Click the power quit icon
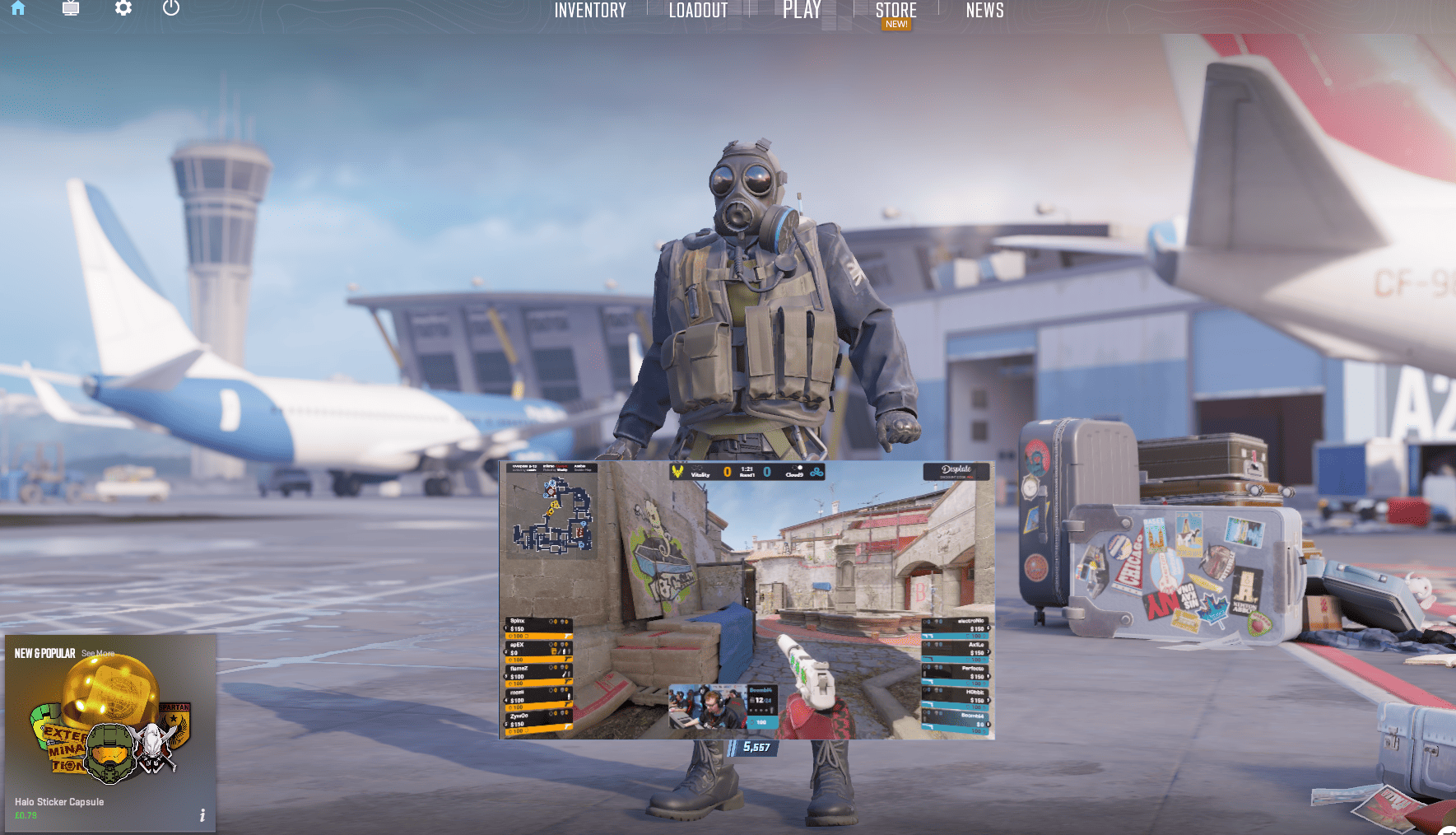This screenshot has height=835, width=1456. click(x=171, y=8)
